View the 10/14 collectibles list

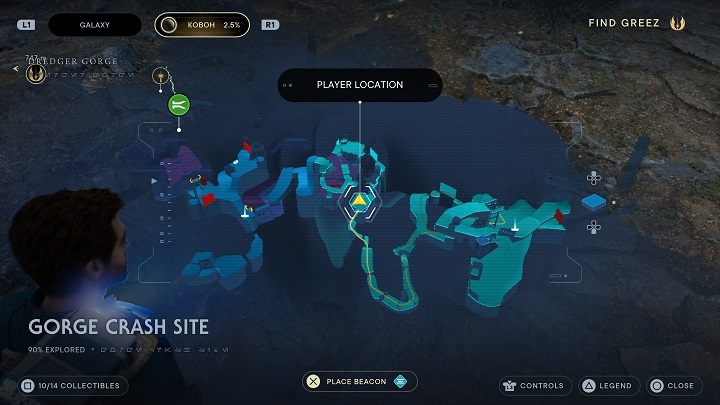tap(71, 385)
